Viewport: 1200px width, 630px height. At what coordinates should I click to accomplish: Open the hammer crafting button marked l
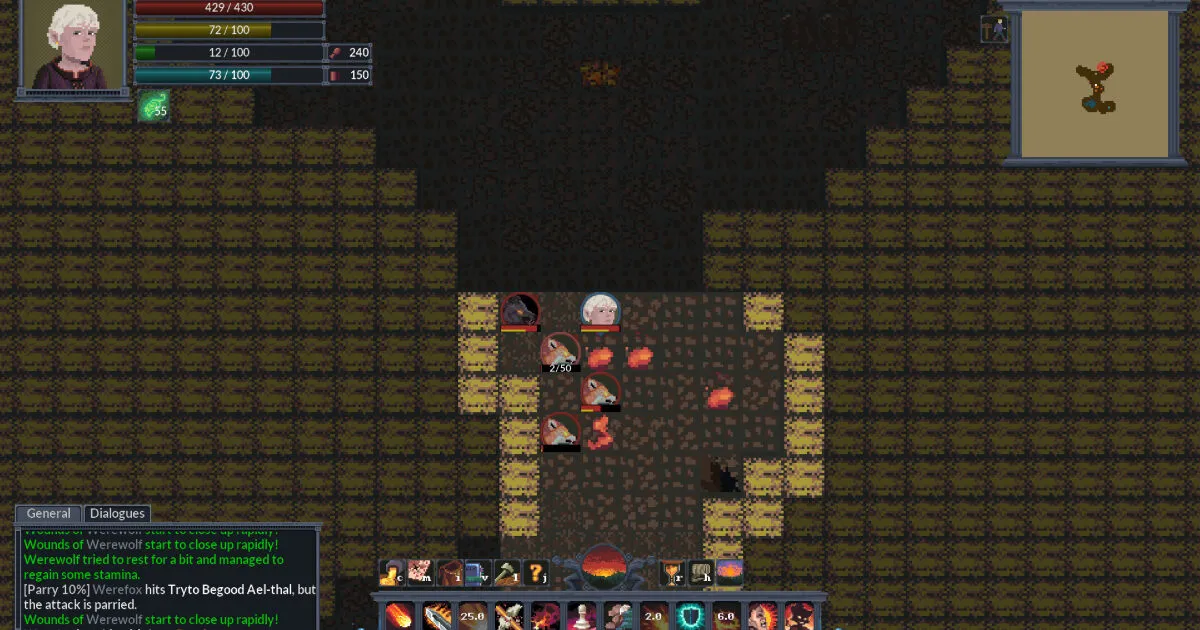point(507,573)
